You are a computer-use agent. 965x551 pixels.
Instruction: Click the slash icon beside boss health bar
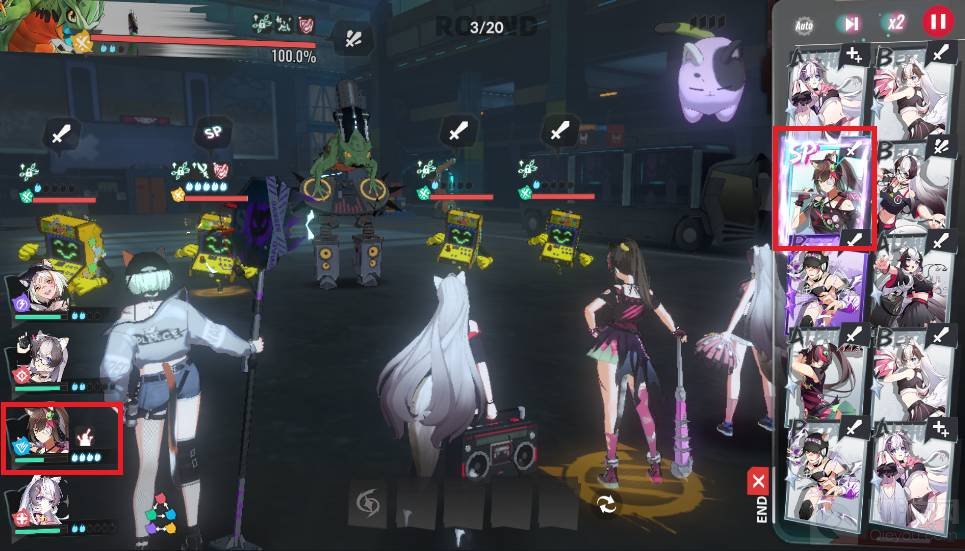pos(353,38)
